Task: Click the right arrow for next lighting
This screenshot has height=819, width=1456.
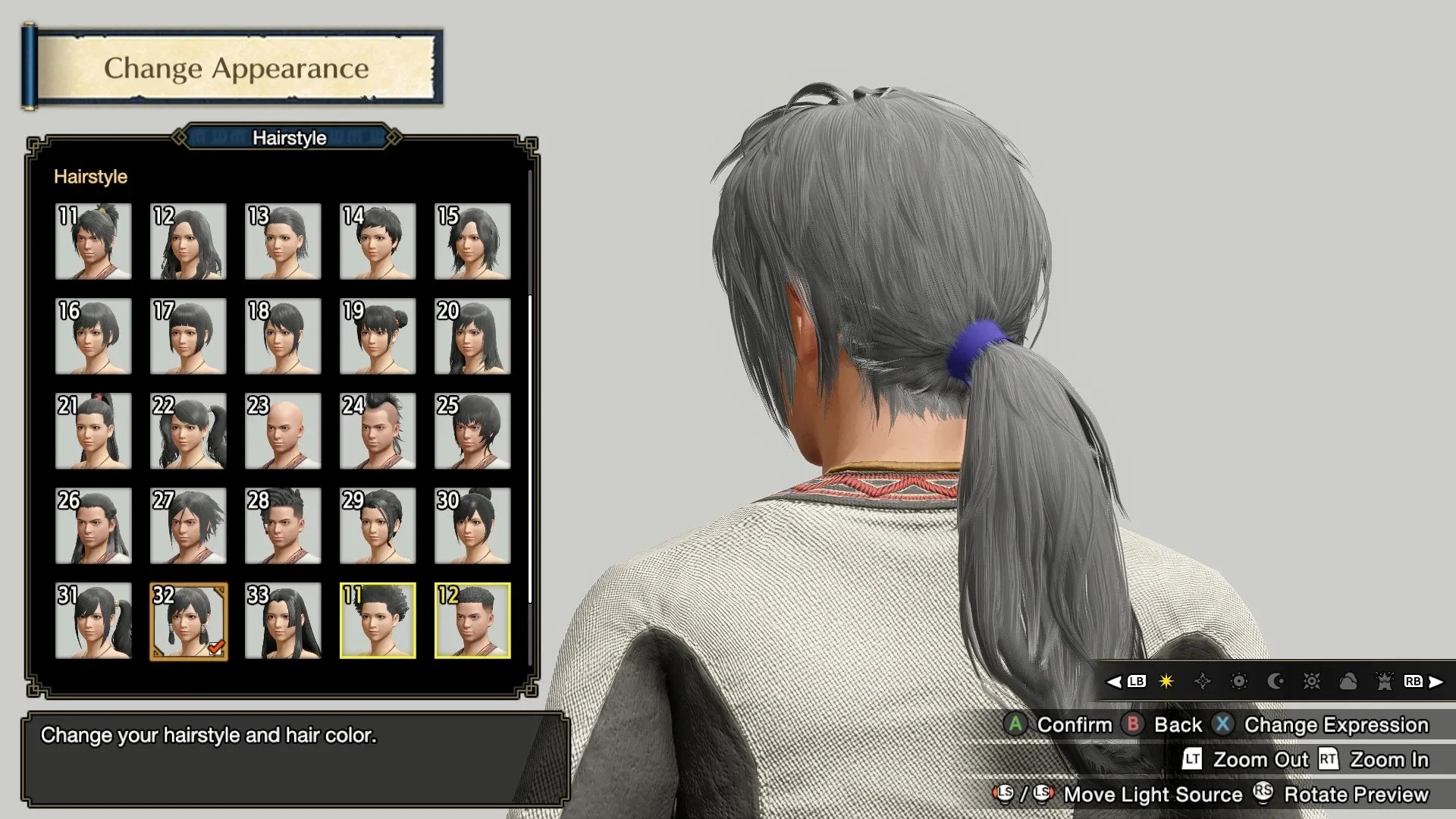Action: coord(1436,682)
